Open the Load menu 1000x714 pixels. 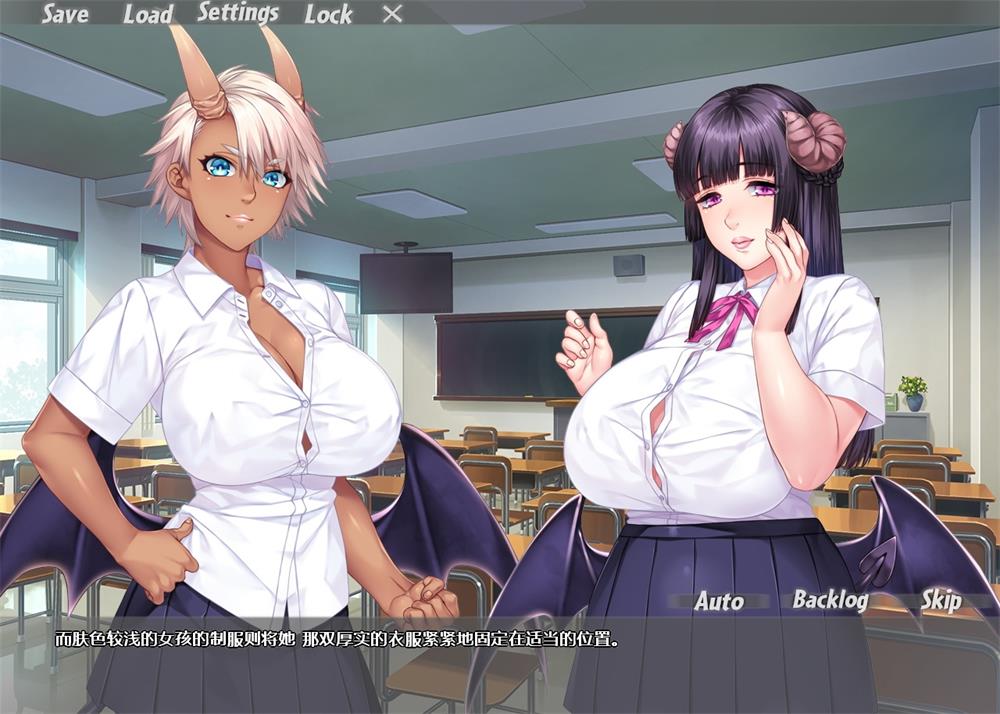tap(147, 14)
